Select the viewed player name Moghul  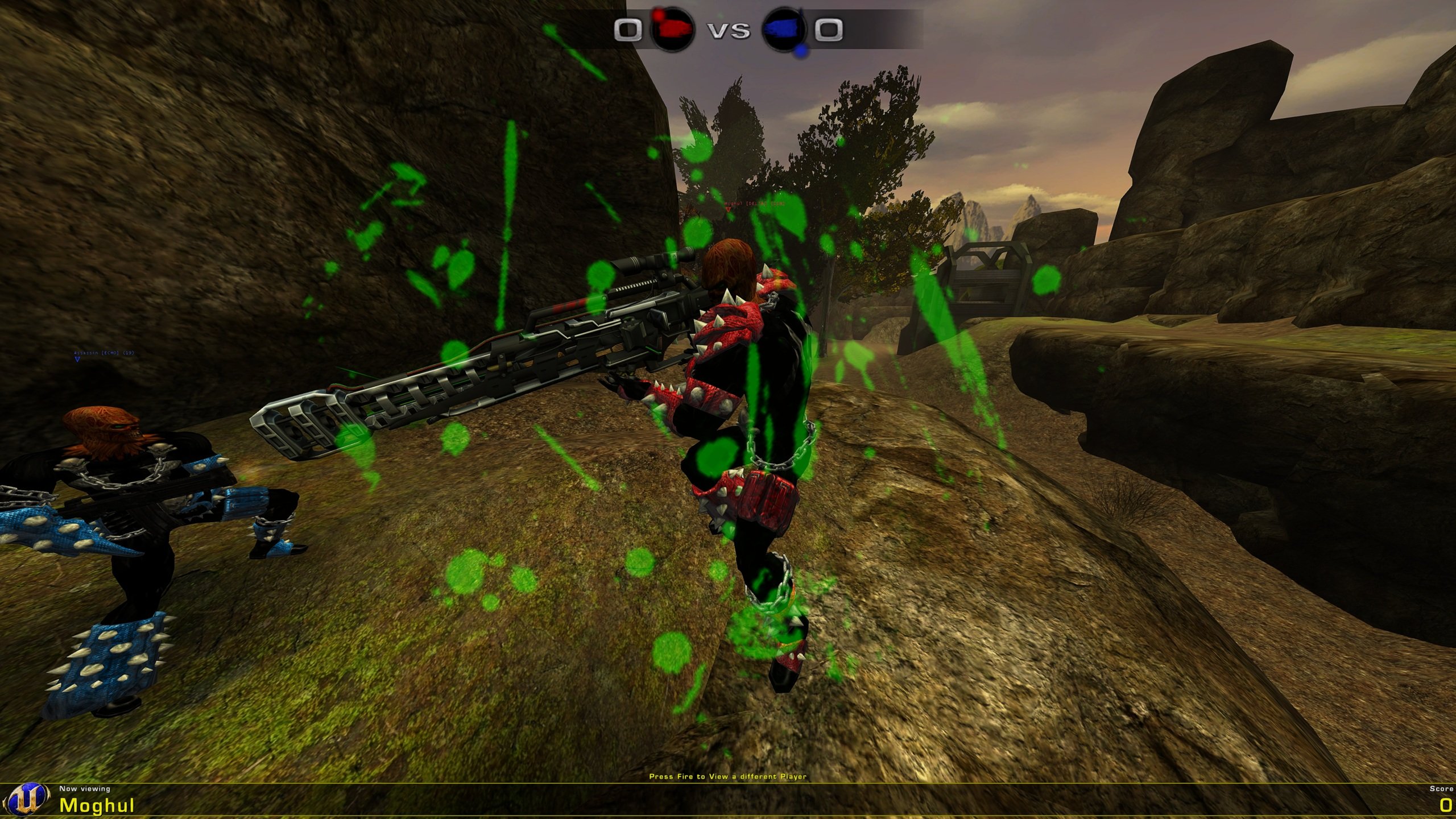pos(97,805)
